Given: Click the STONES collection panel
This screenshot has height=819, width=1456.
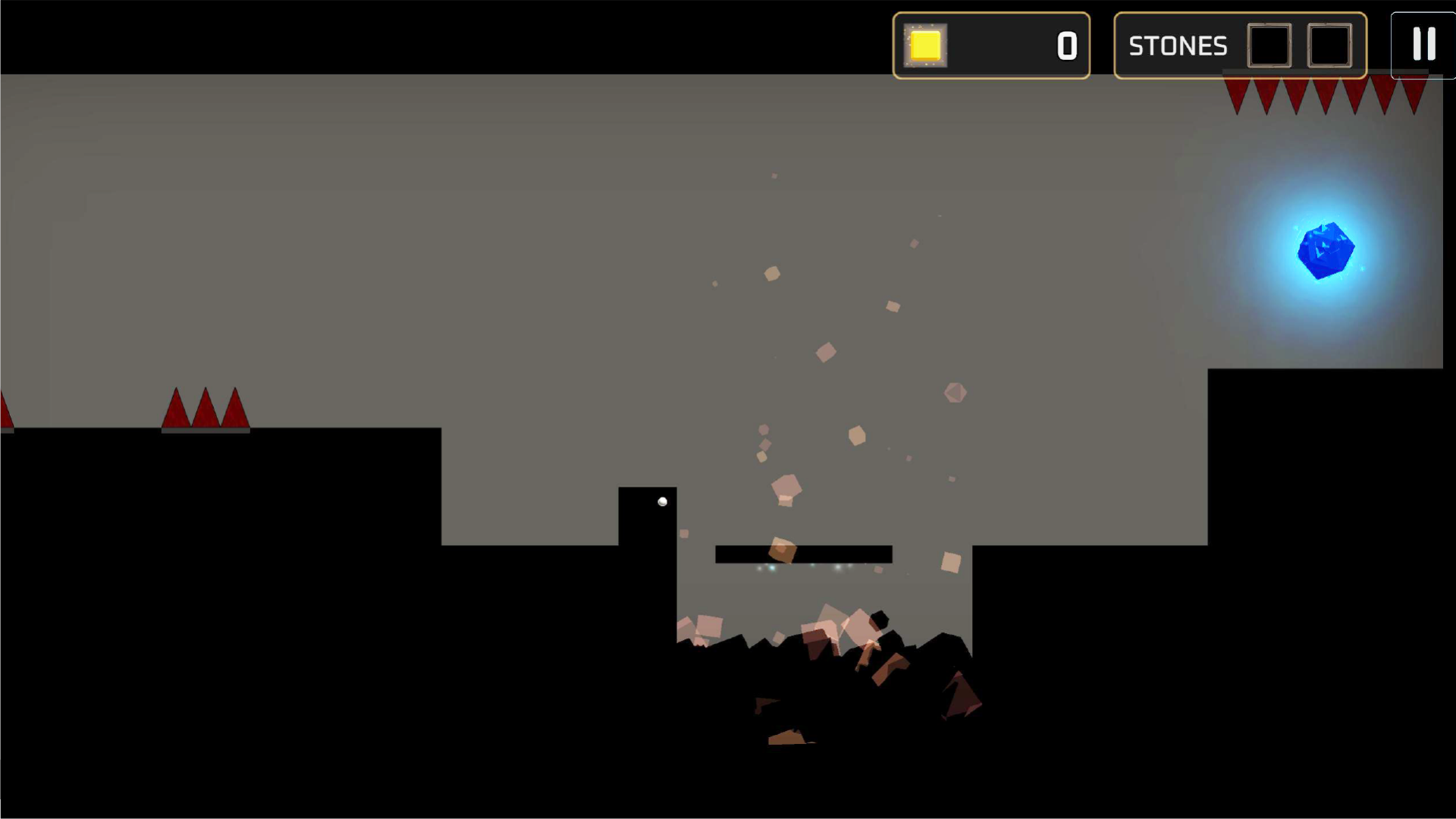Looking at the screenshot, I should tap(1240, 45).
